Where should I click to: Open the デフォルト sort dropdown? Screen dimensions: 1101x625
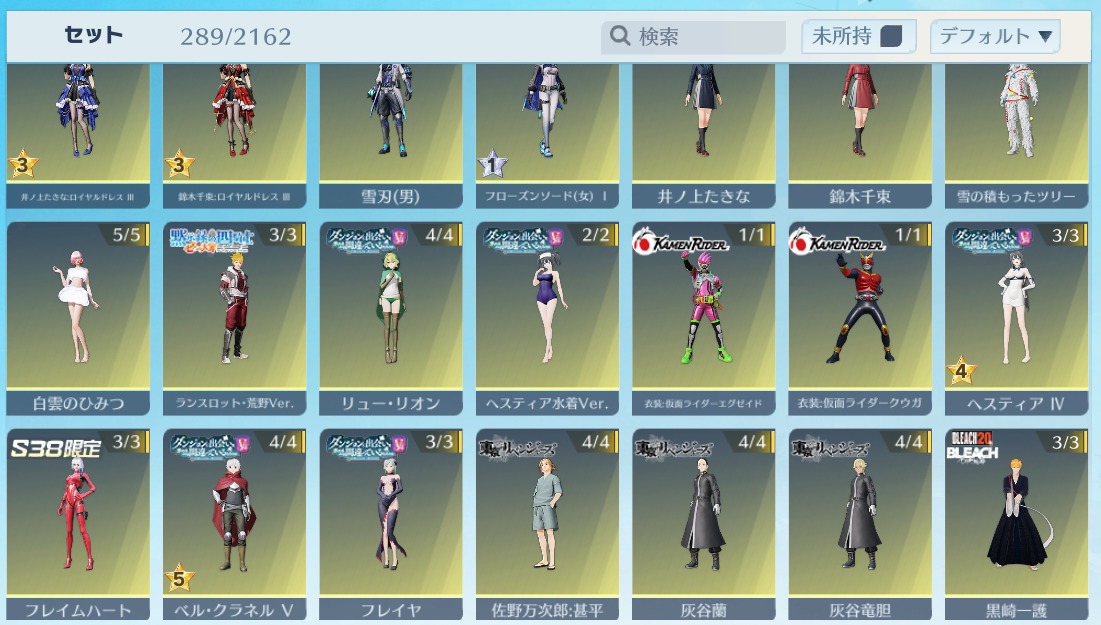tap(994, 37)
